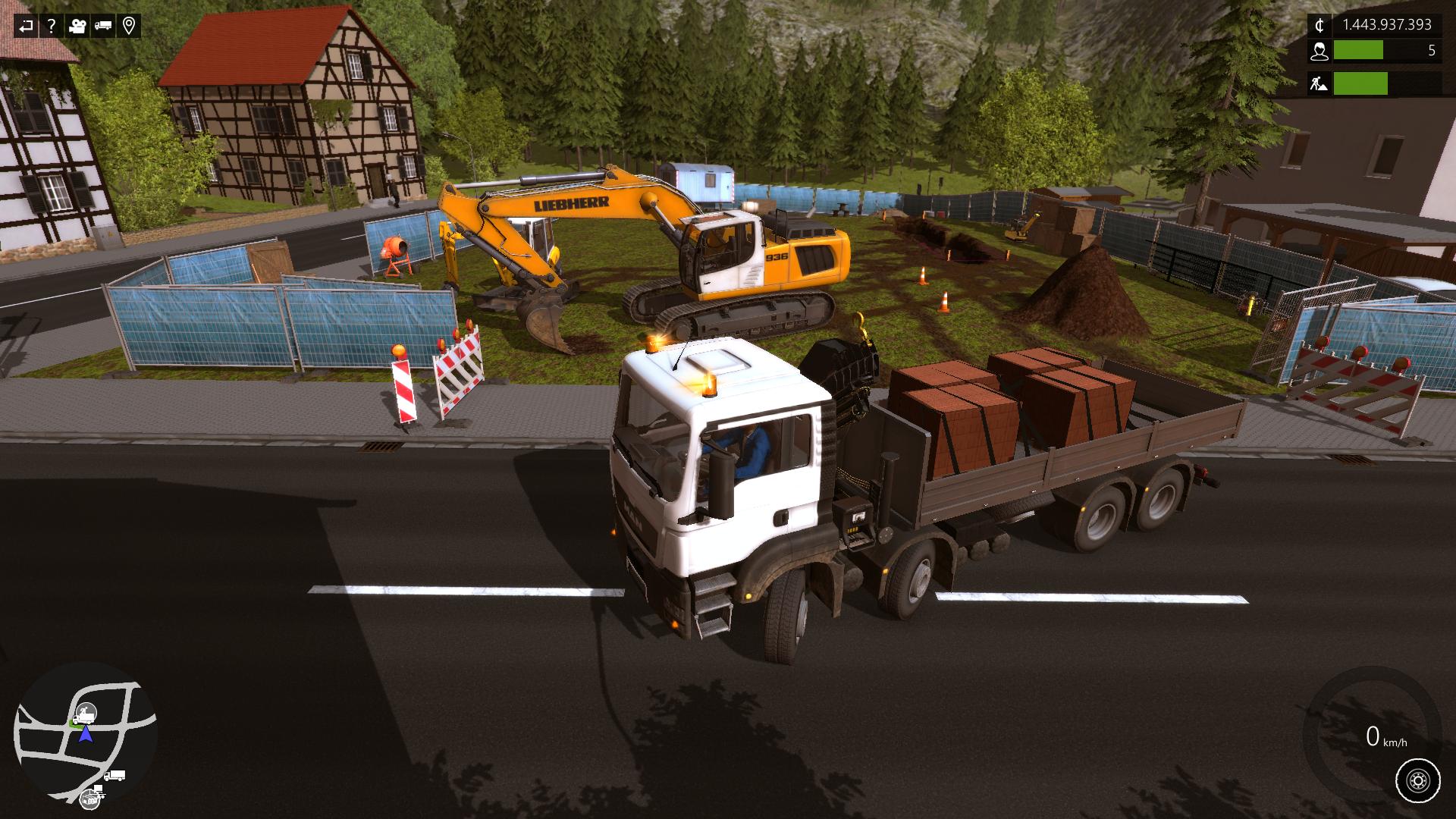
Task: Click the lone truck marker on minimap
Action: pos(115,775)
